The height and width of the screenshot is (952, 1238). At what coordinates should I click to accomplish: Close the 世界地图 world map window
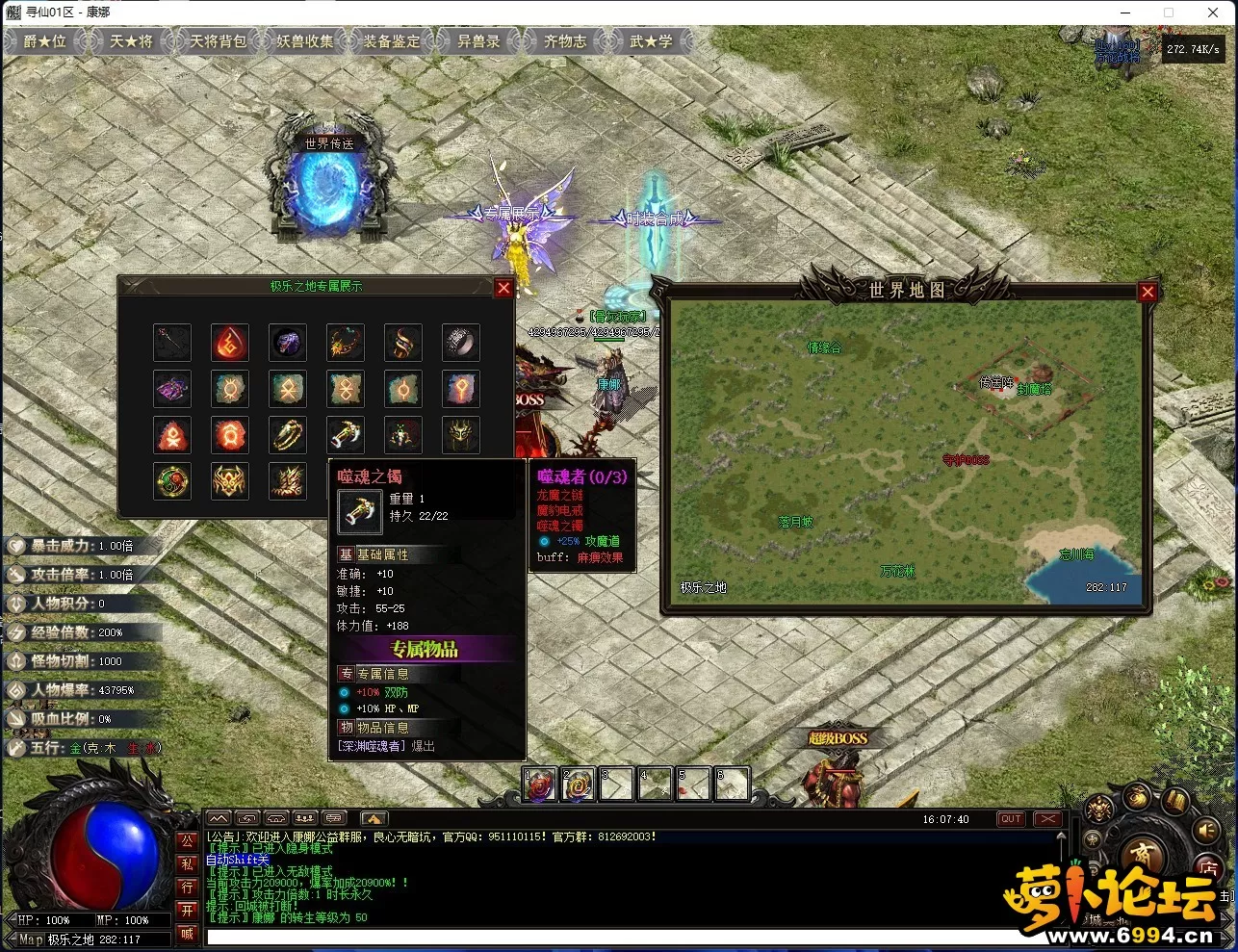pyautogui.click(x=1147, y=293)
